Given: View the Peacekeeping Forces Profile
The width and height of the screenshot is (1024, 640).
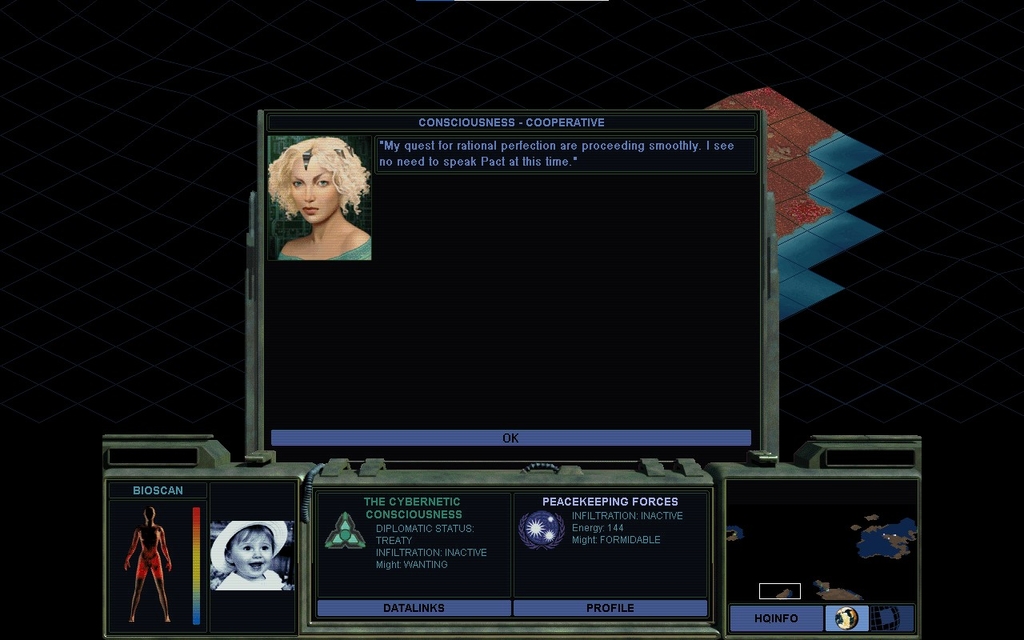Looking at the screenshot, I should pos(610,608).
